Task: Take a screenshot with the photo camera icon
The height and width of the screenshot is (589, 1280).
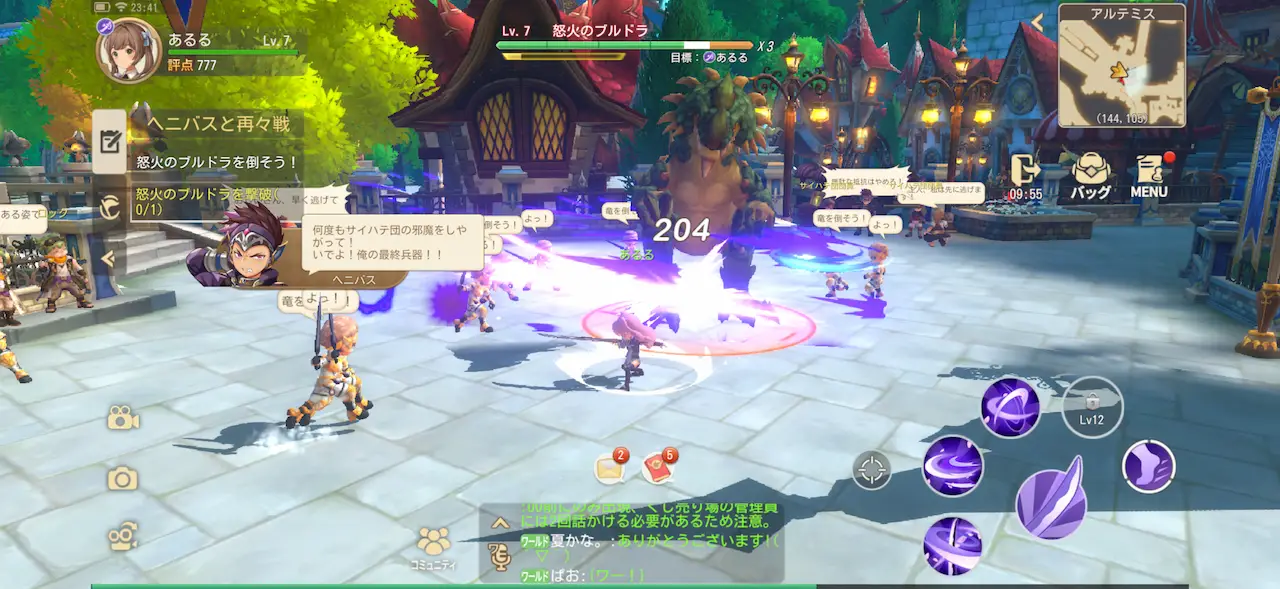Action: click(123, 479)
